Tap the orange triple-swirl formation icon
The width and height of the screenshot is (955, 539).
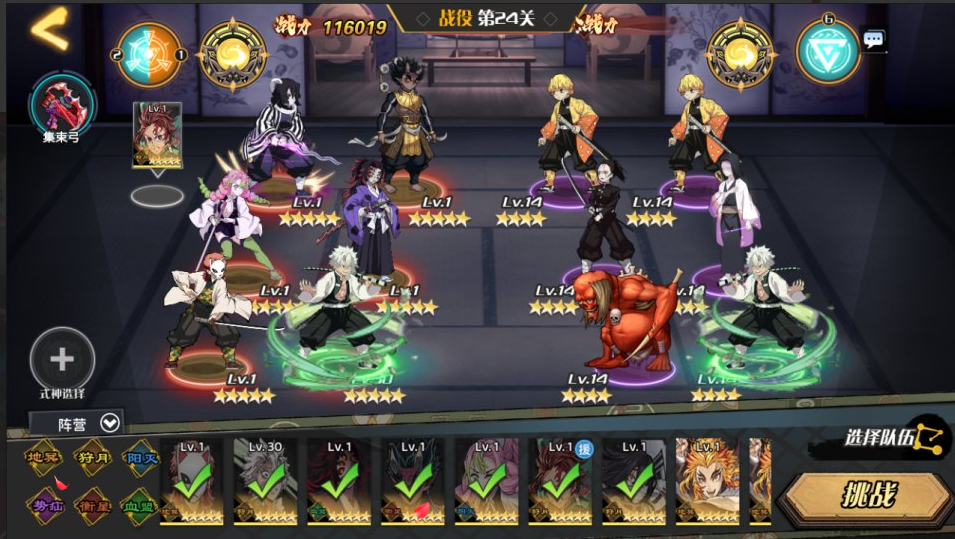150,53
